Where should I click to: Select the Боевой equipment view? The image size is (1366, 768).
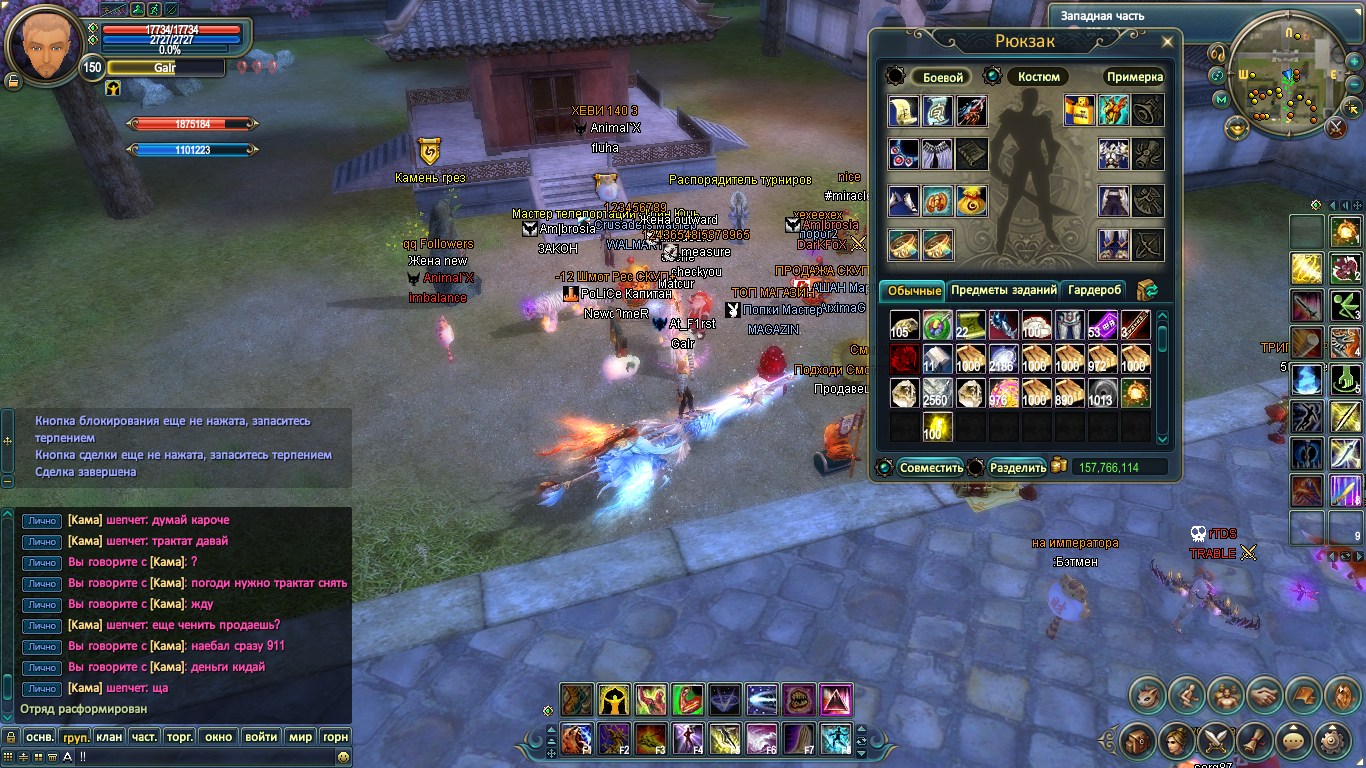[942, 77]
